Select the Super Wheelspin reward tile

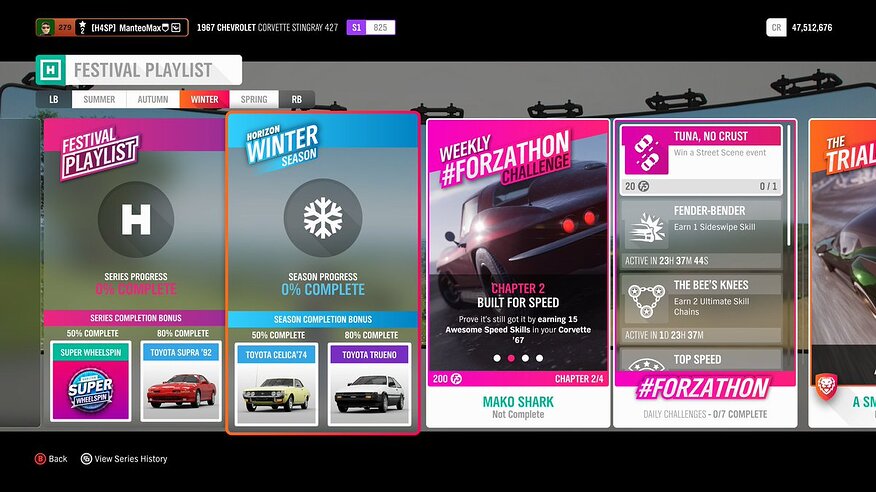pyautogui.click(x=91, y=382)
